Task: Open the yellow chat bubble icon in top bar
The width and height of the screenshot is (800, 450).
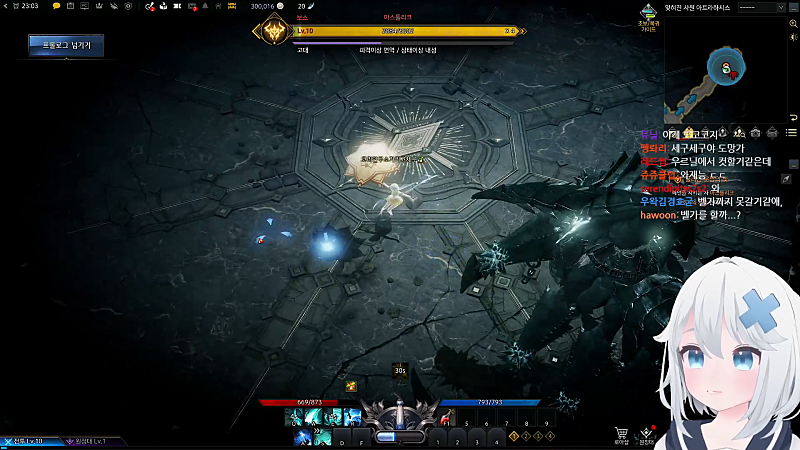Action: 56,6
